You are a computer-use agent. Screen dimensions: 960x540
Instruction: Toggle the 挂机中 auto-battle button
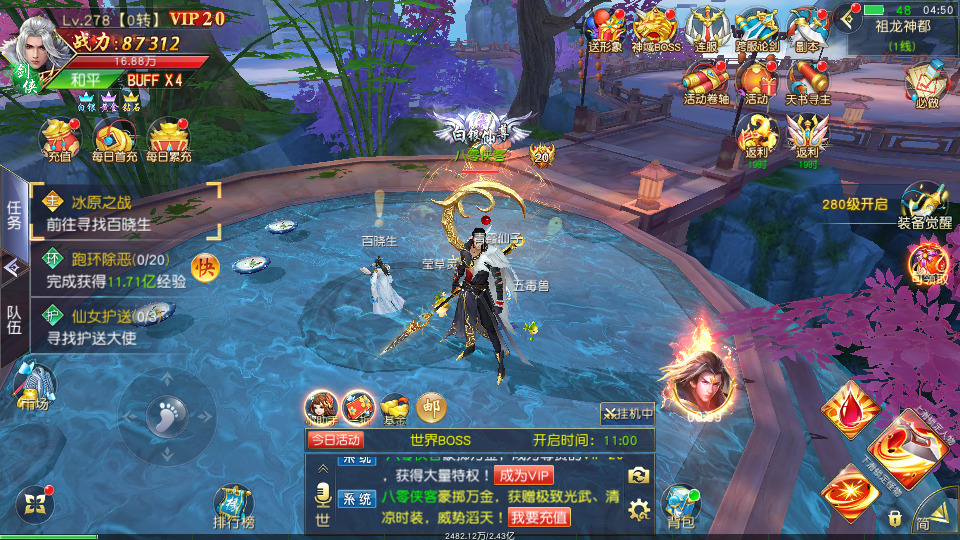coord(627,413)
